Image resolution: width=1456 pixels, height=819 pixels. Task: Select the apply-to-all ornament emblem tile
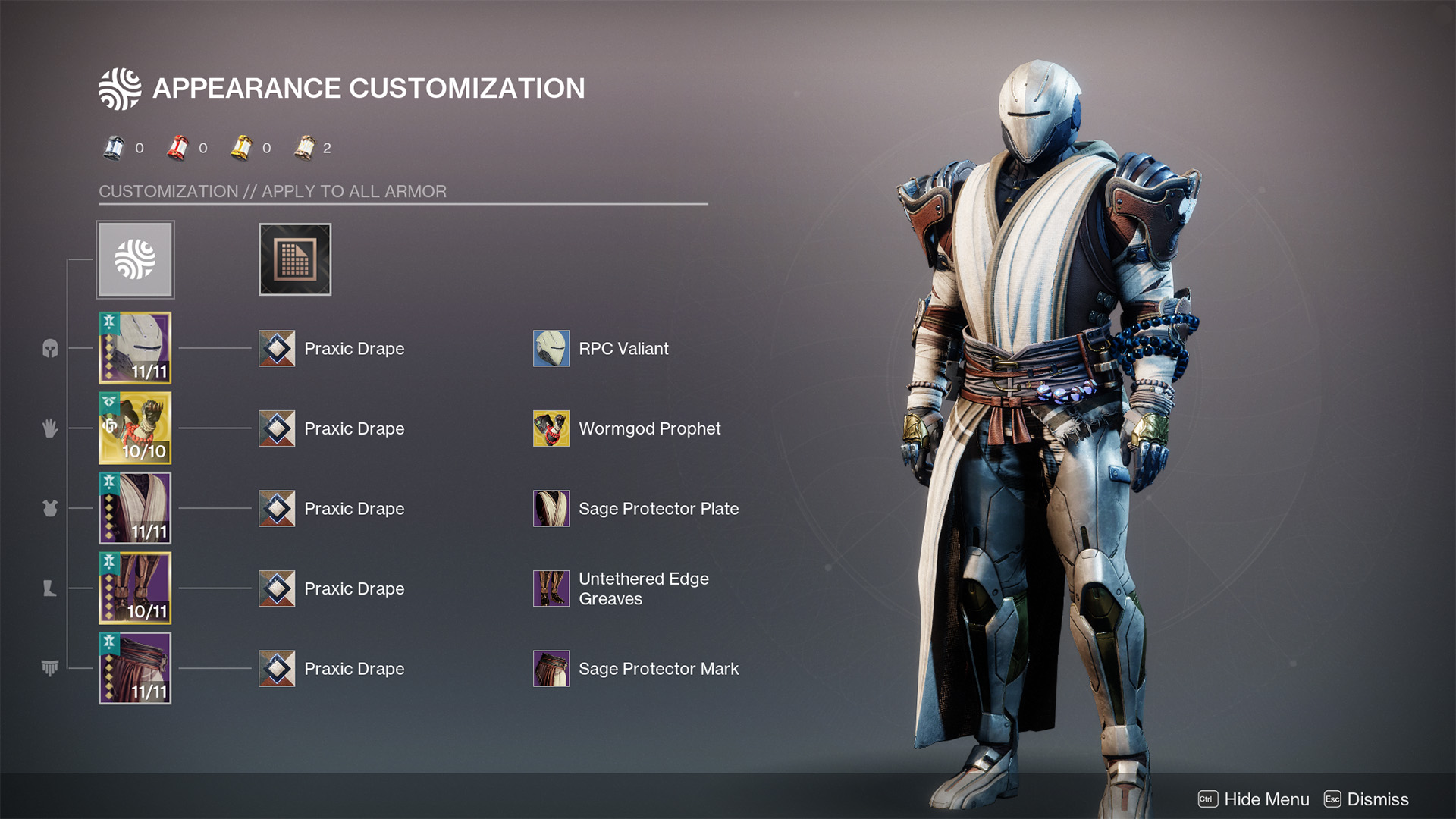point(135,259)
